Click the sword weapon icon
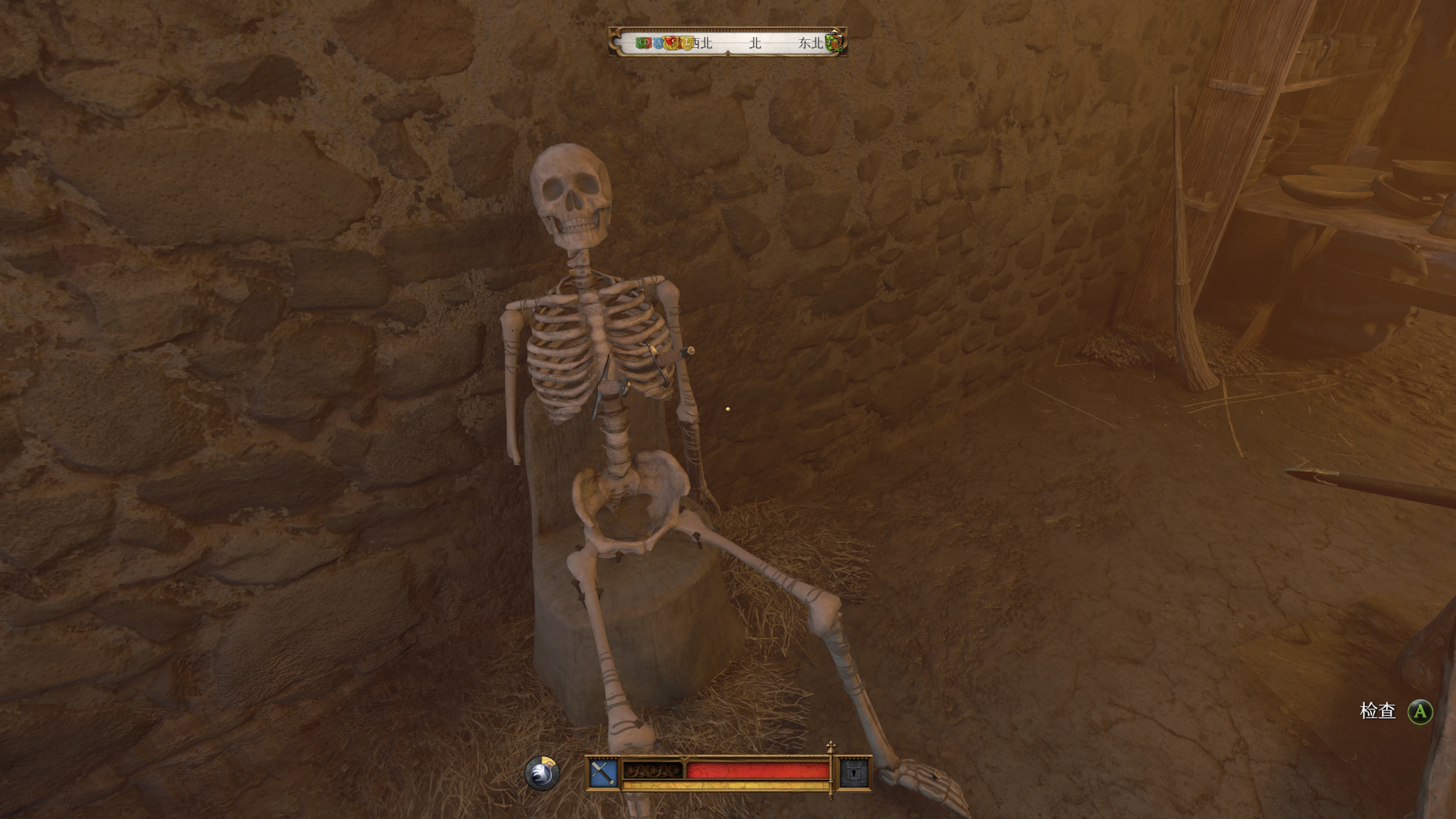 [x=603, y=773]
